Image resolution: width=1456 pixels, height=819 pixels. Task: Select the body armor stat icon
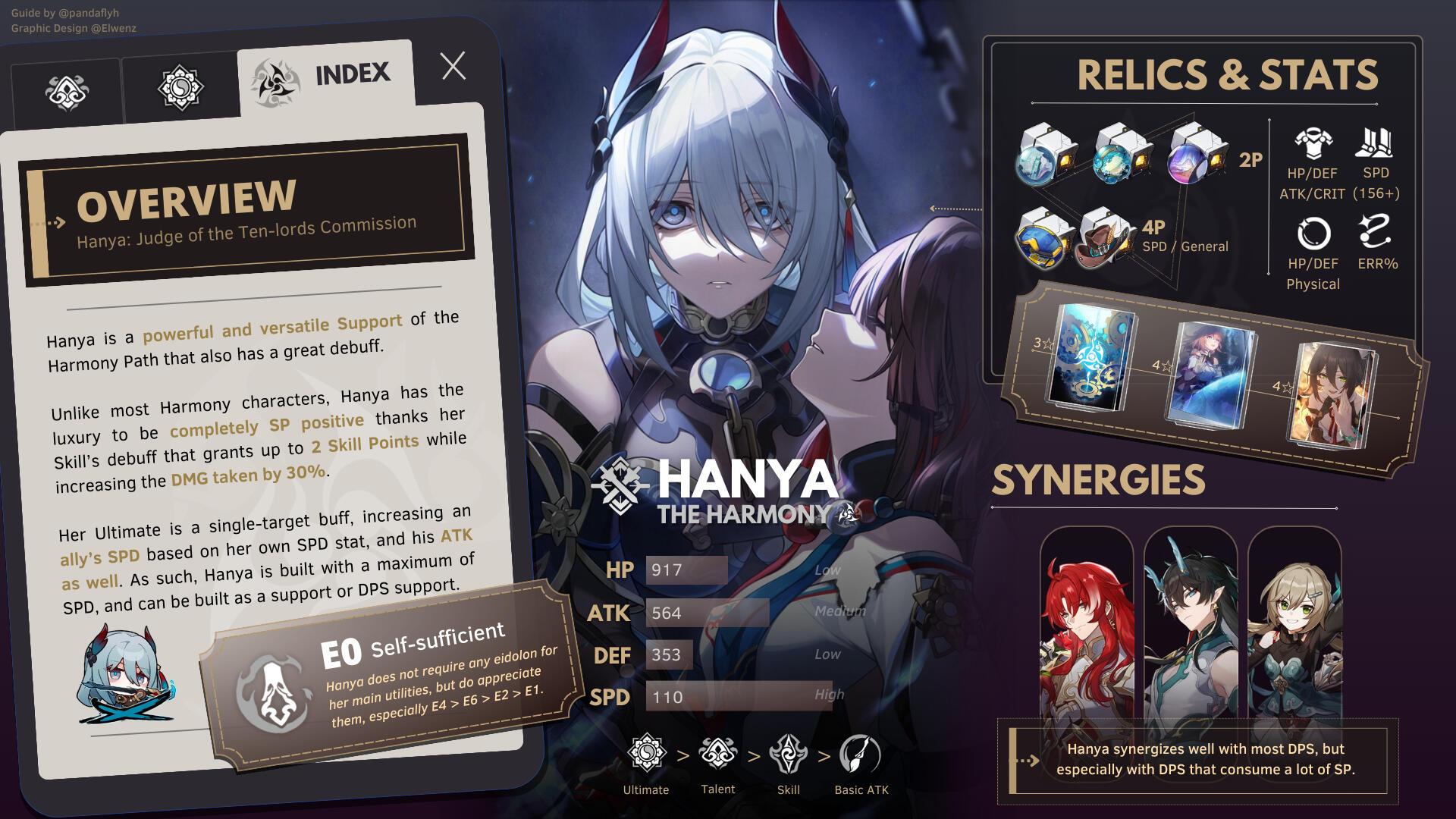(x=1313, y=143)
